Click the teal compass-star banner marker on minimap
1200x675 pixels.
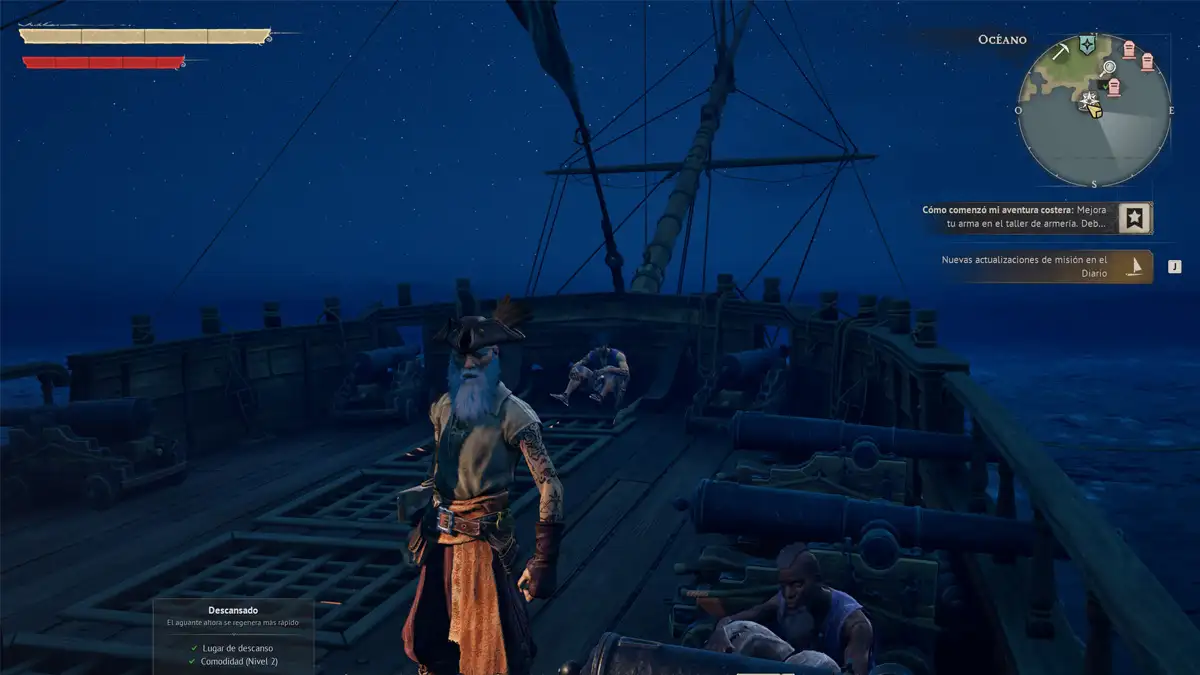click(1087, 46)
